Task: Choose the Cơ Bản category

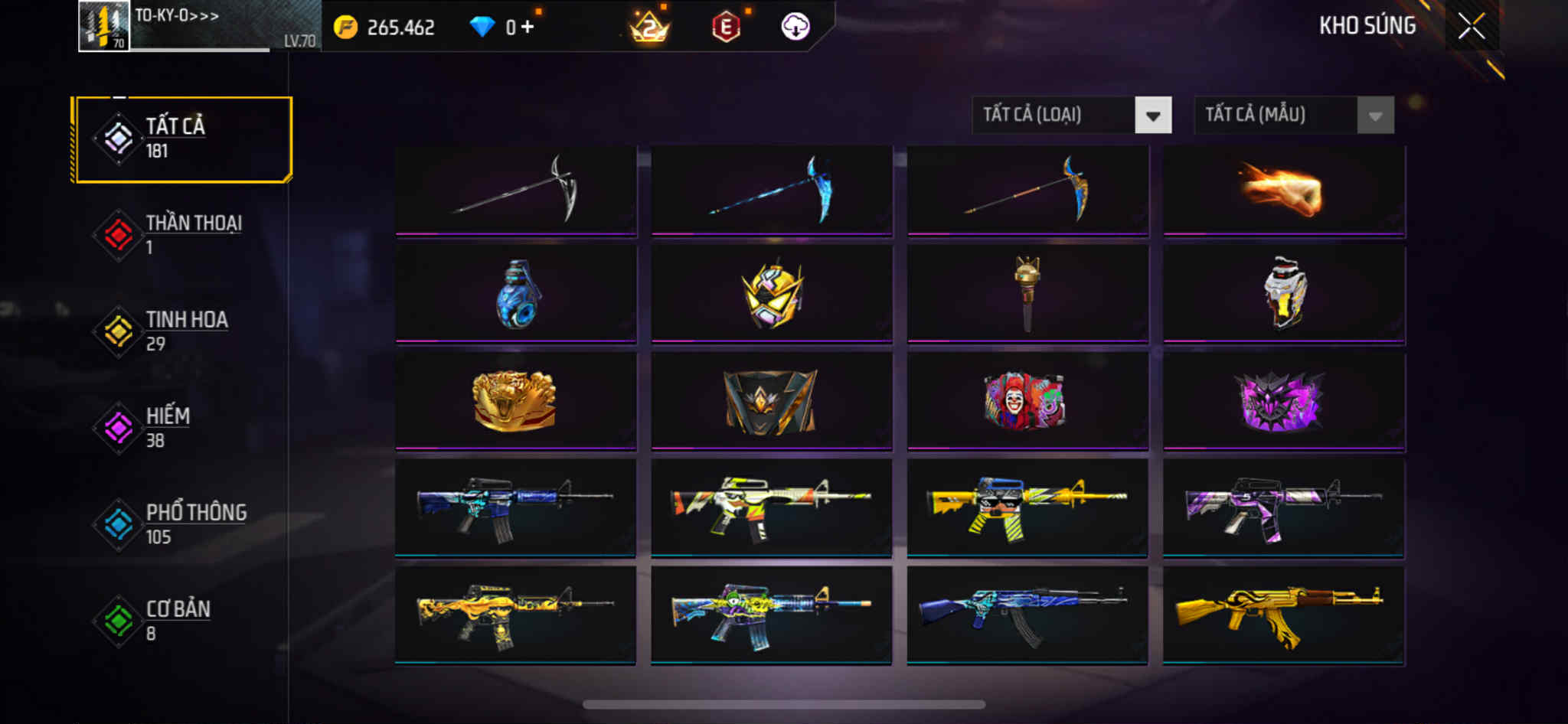Action: (182, 620)
